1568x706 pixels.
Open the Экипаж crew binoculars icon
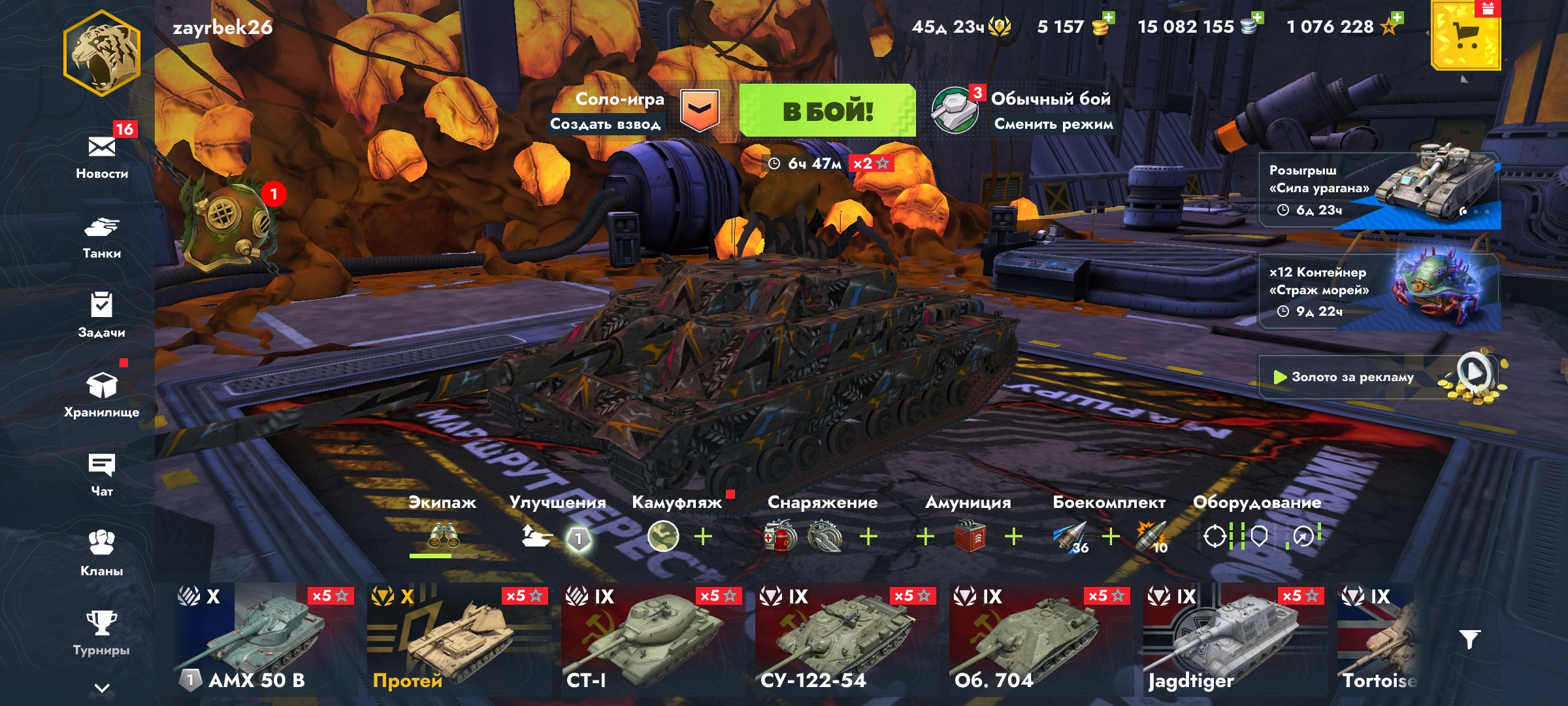point(443,537)
